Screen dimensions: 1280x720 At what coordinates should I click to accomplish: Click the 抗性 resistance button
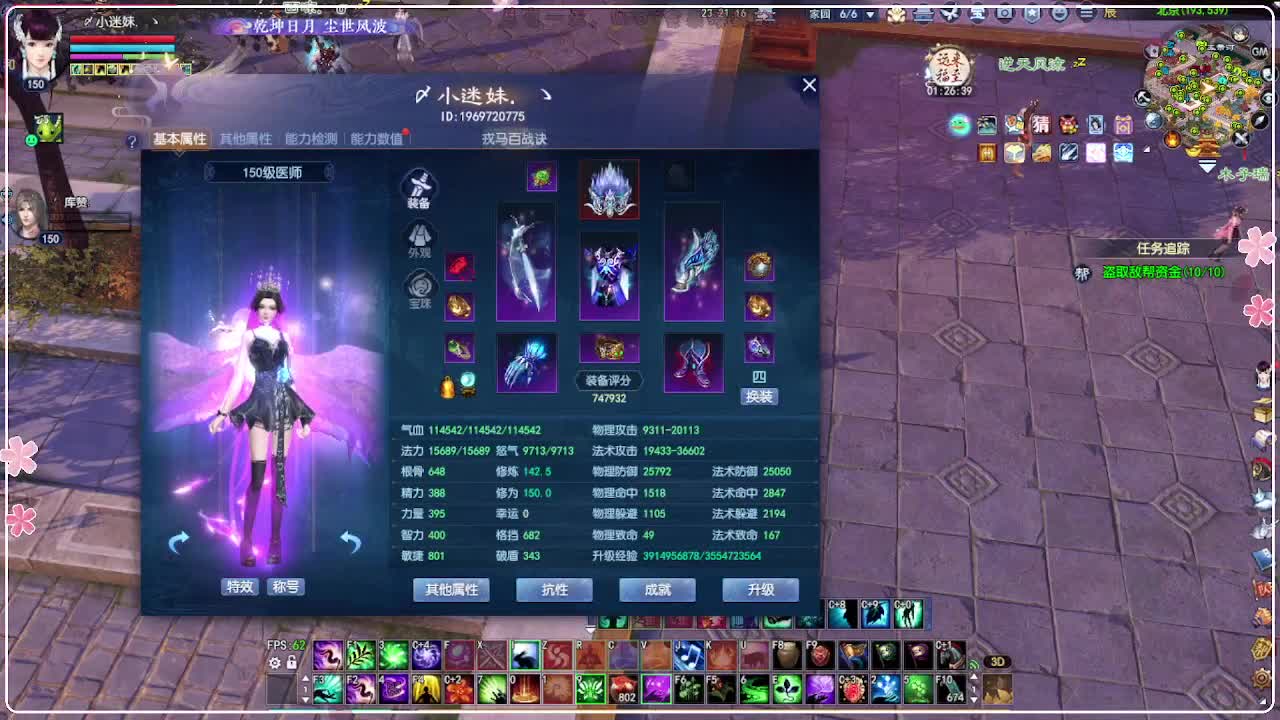pyautogui.click(x=553, y=590)
